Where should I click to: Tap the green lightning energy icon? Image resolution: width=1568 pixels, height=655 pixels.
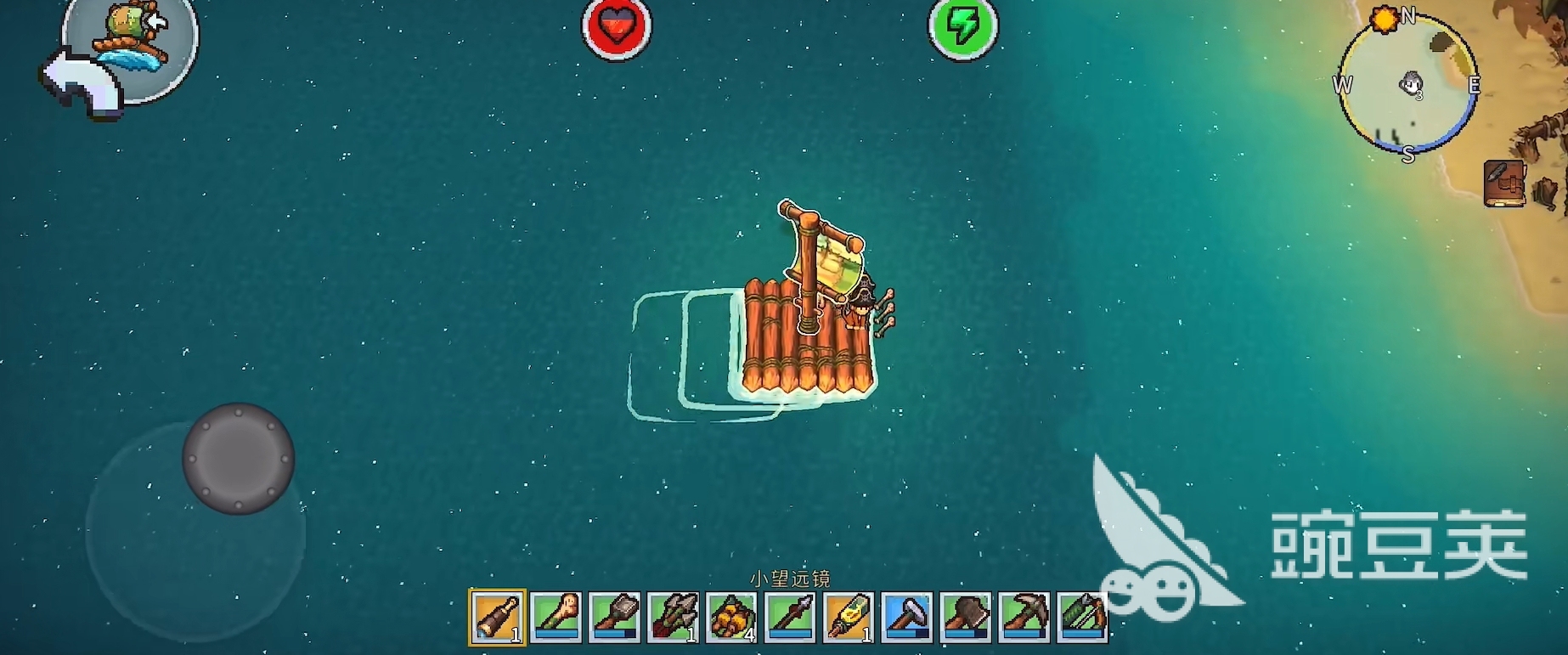(962, 27)
